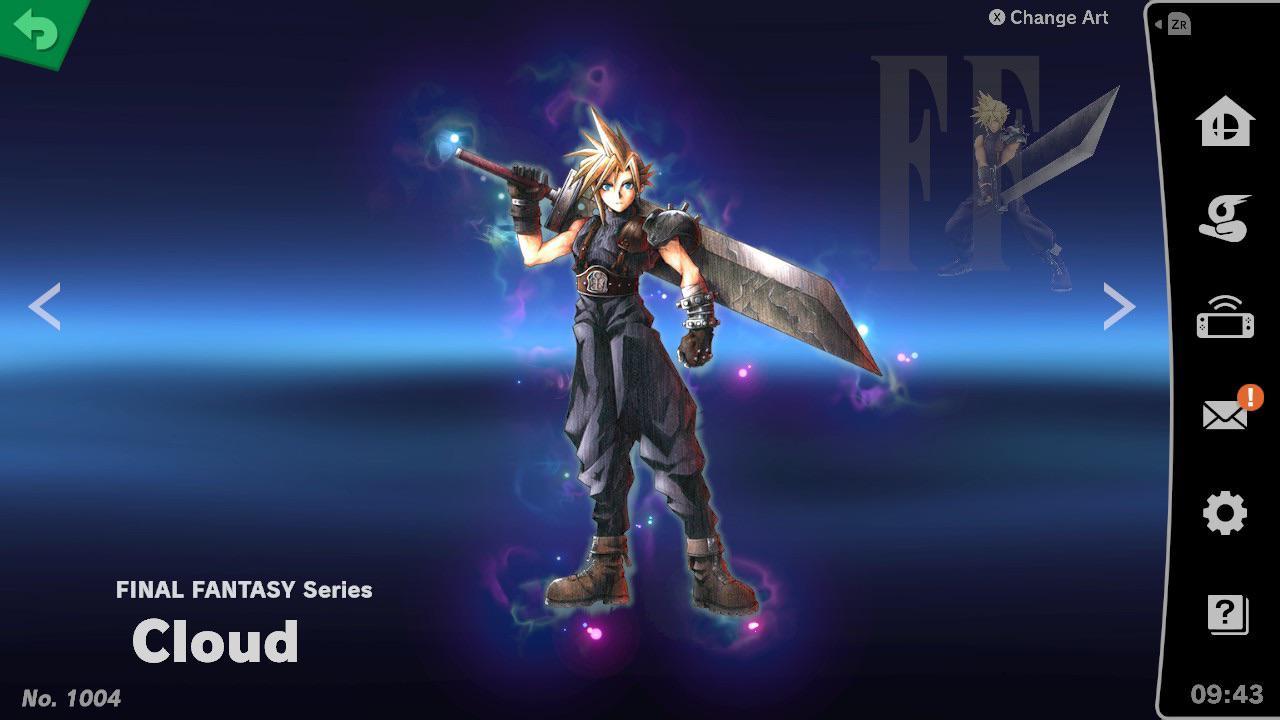Toggle to alternate artwork via Change Art
The width and height of the screenshot is (1280, 720).
[x=1058, y=17]
